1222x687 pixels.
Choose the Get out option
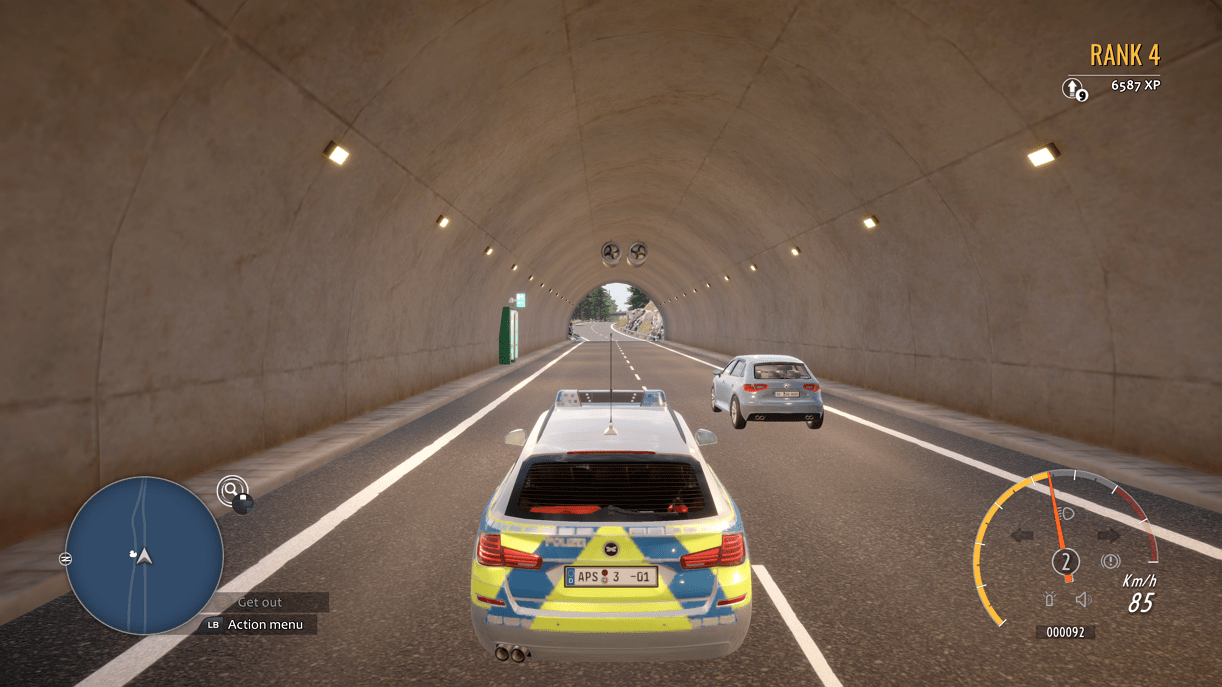click(x=260, y=602)
